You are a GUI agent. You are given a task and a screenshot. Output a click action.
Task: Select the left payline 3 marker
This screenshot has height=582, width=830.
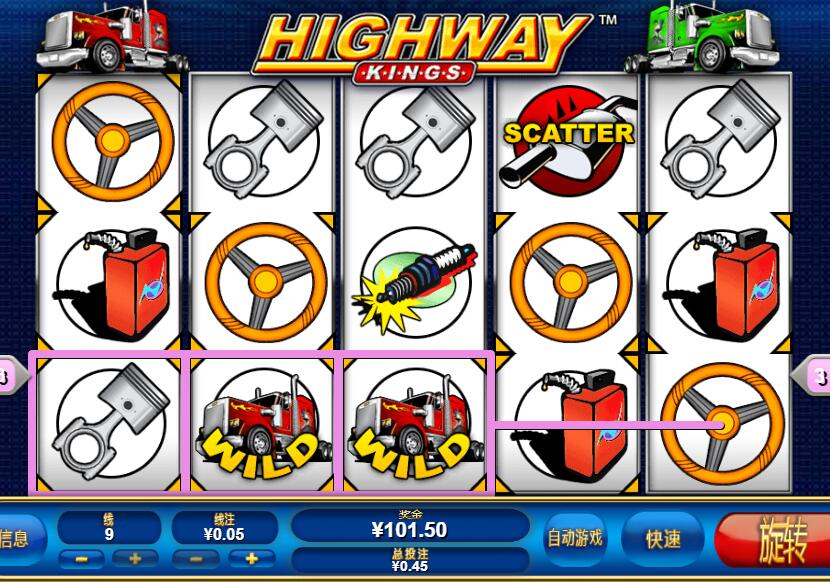(x=8, y=377)
